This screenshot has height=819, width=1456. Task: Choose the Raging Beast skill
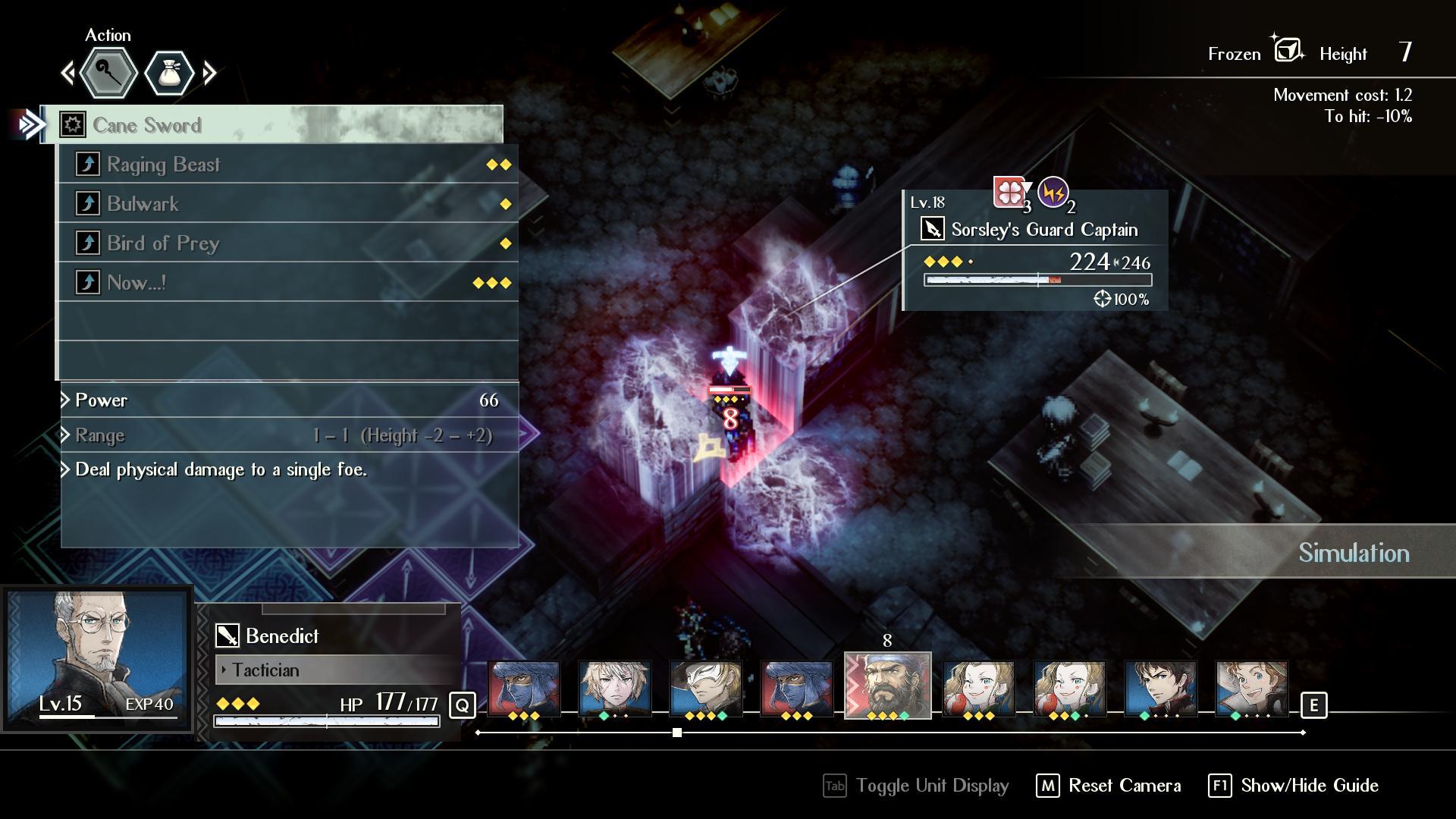(x=288, y=165)
